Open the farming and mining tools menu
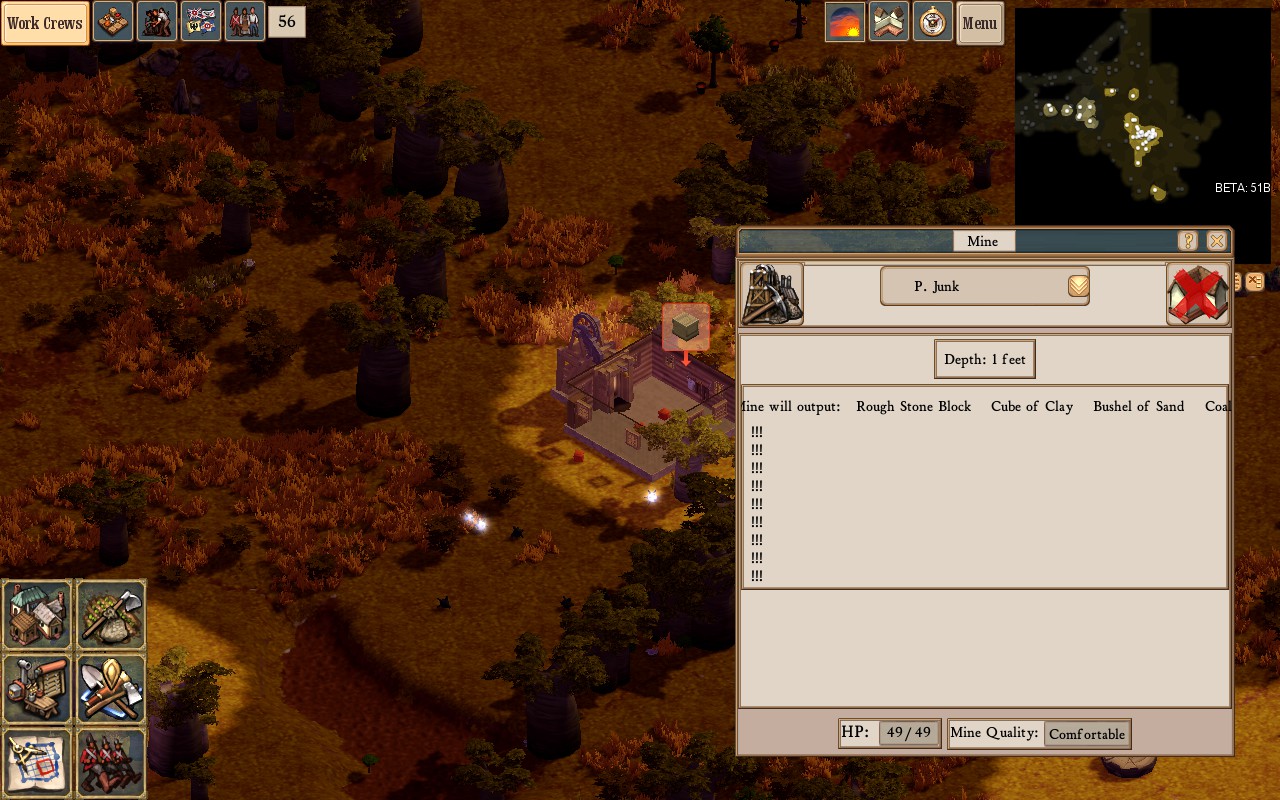The width and height of the screenshot is (1280, 800). tap(112, 614)
